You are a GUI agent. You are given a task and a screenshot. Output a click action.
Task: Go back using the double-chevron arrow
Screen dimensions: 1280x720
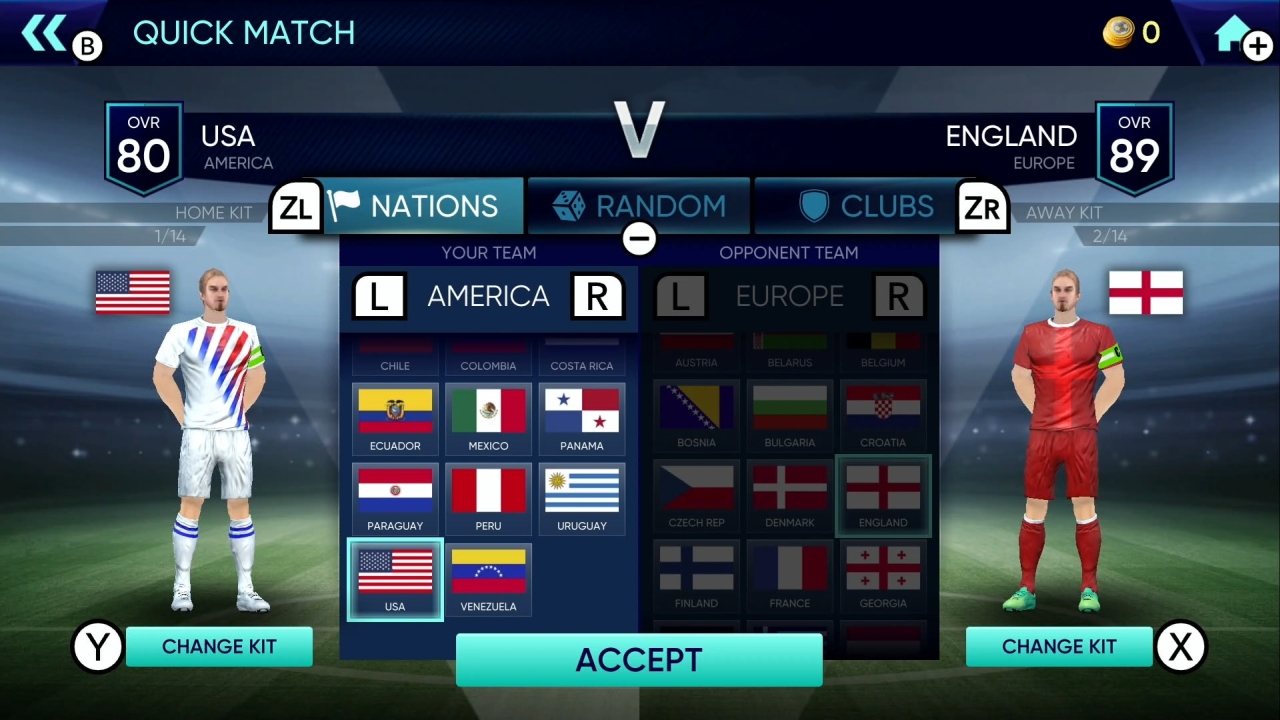(x=44, y=32)
